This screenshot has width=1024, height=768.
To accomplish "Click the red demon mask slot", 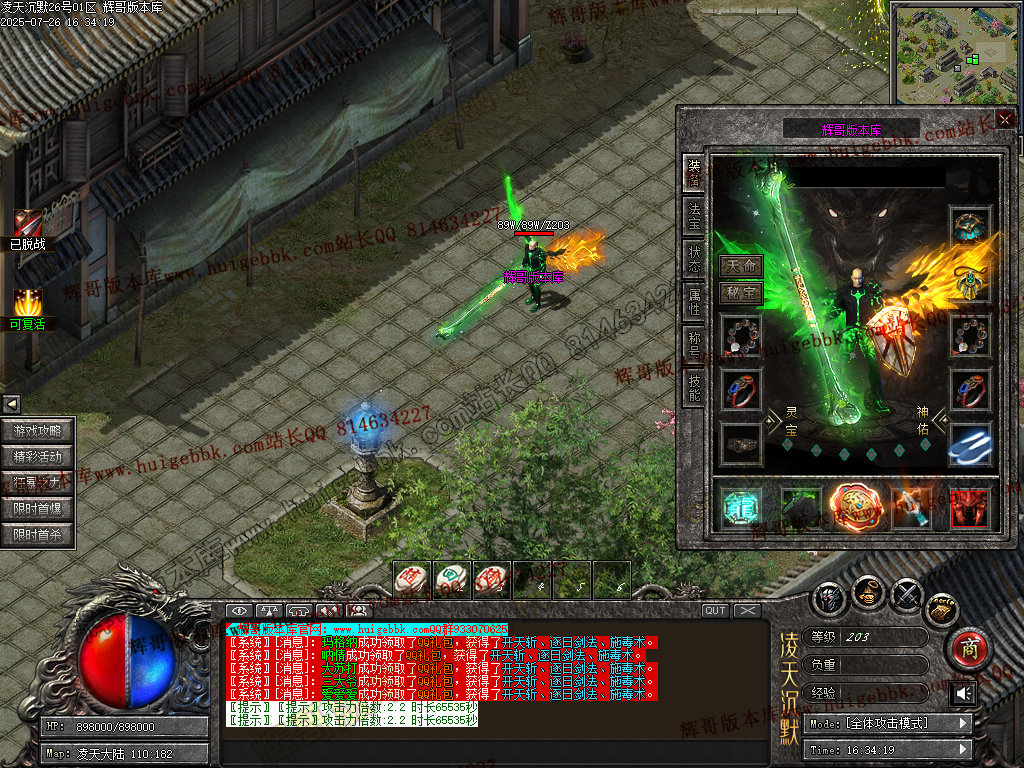I will click(x=969, y=508).
